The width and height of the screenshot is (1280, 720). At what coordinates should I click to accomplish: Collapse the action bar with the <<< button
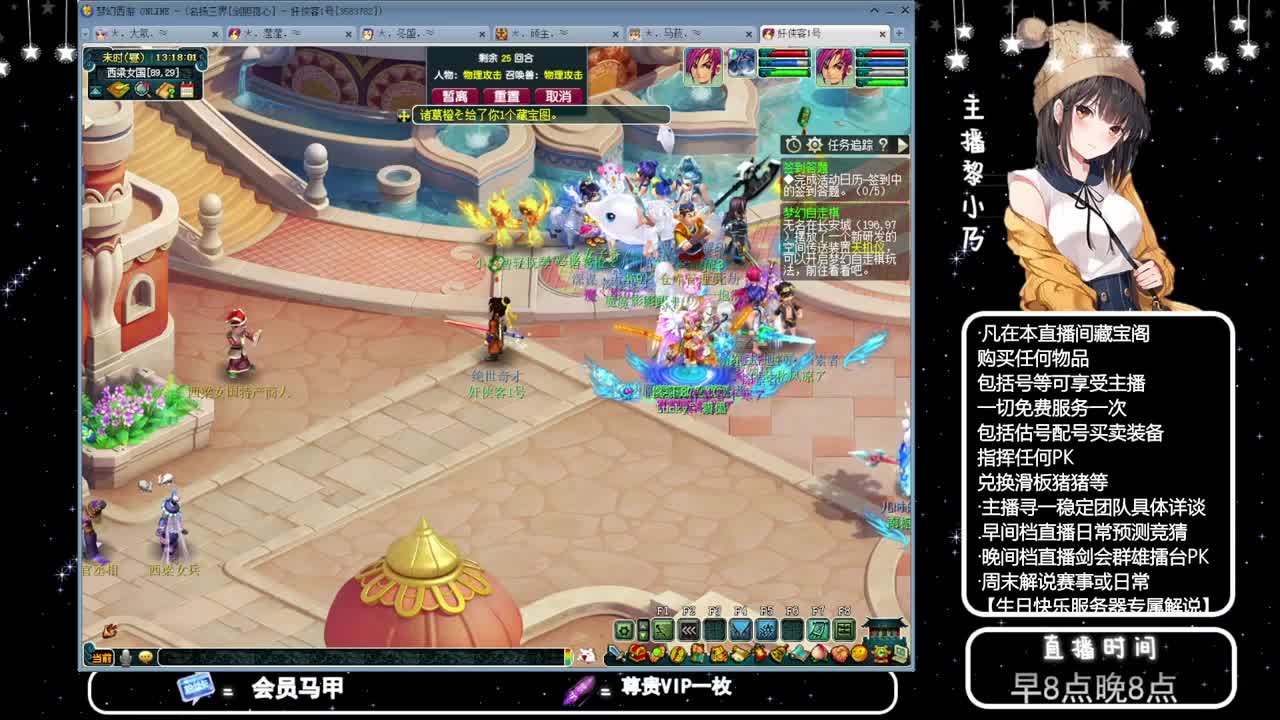click(x=689, y=631)
